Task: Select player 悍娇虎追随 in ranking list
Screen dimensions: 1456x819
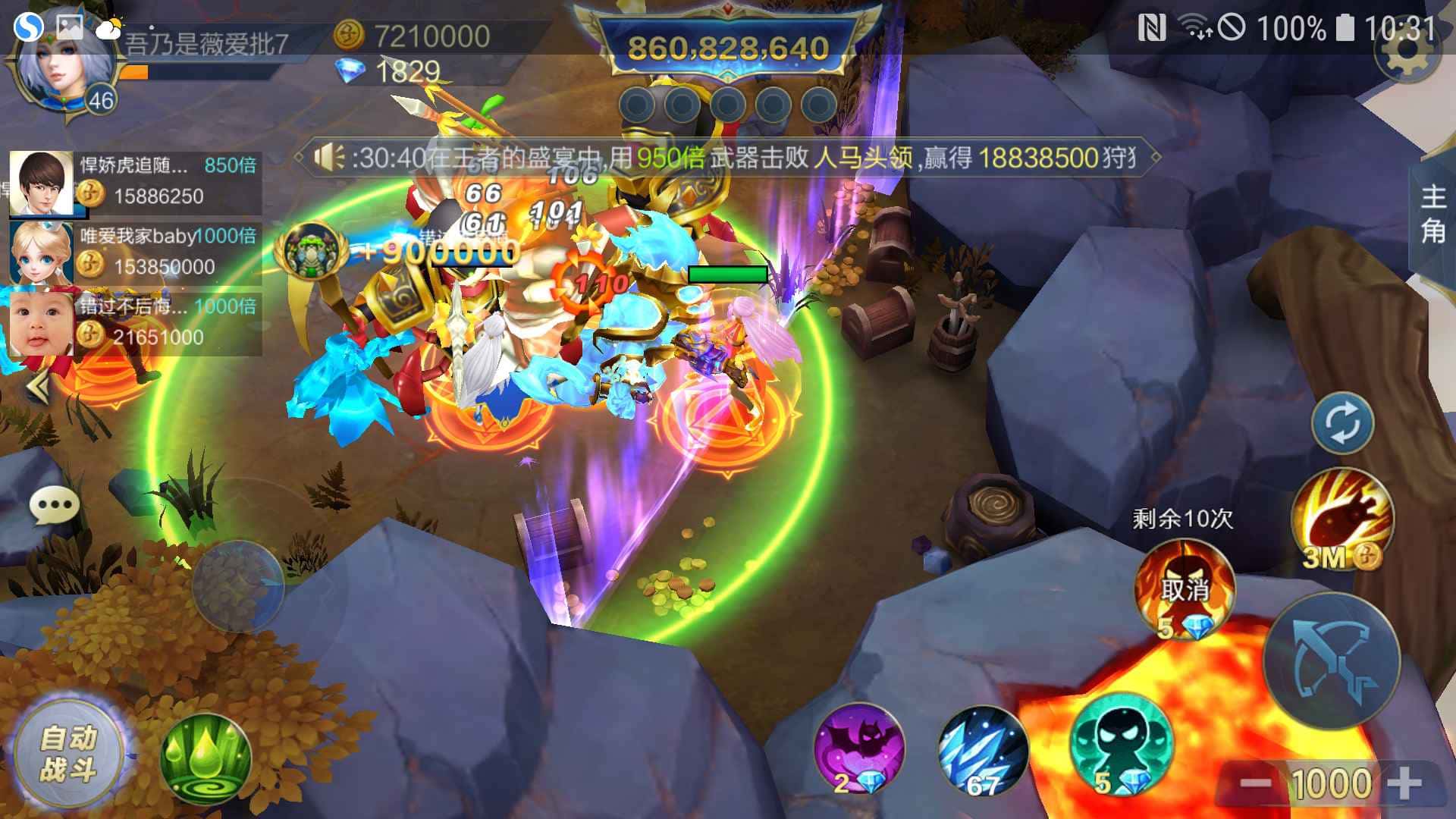Action: click(x=135, y=182)
